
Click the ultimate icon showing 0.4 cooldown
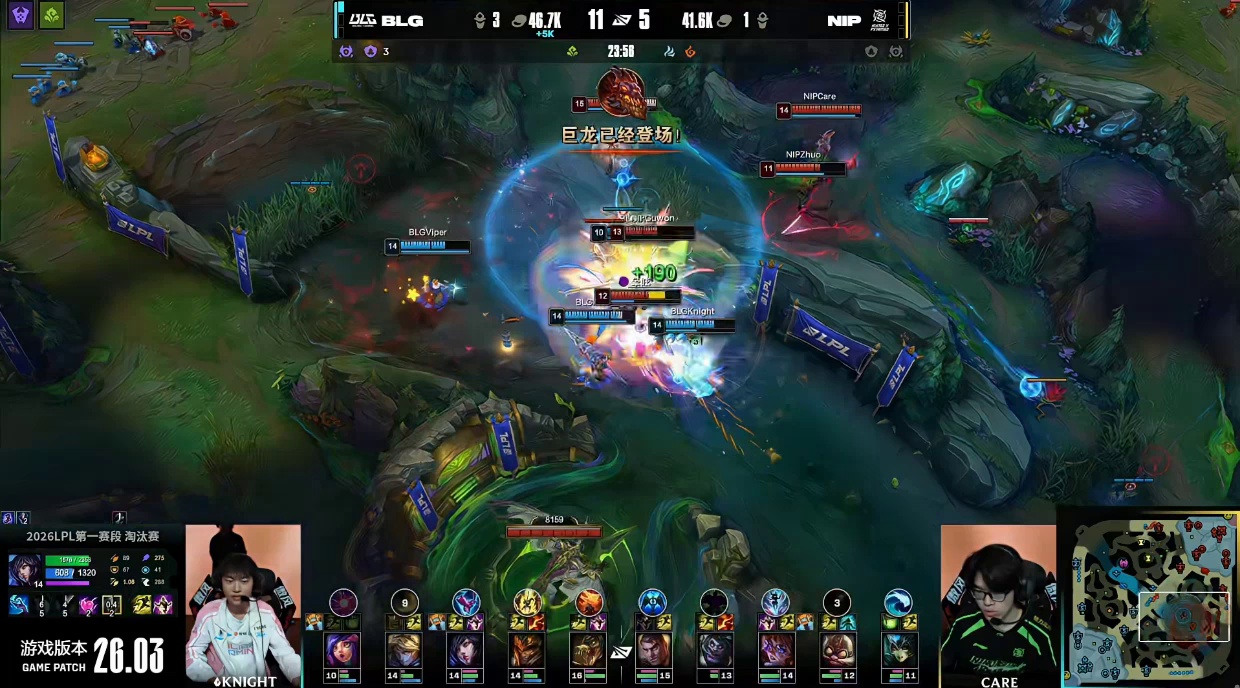(x=113, y=605)
